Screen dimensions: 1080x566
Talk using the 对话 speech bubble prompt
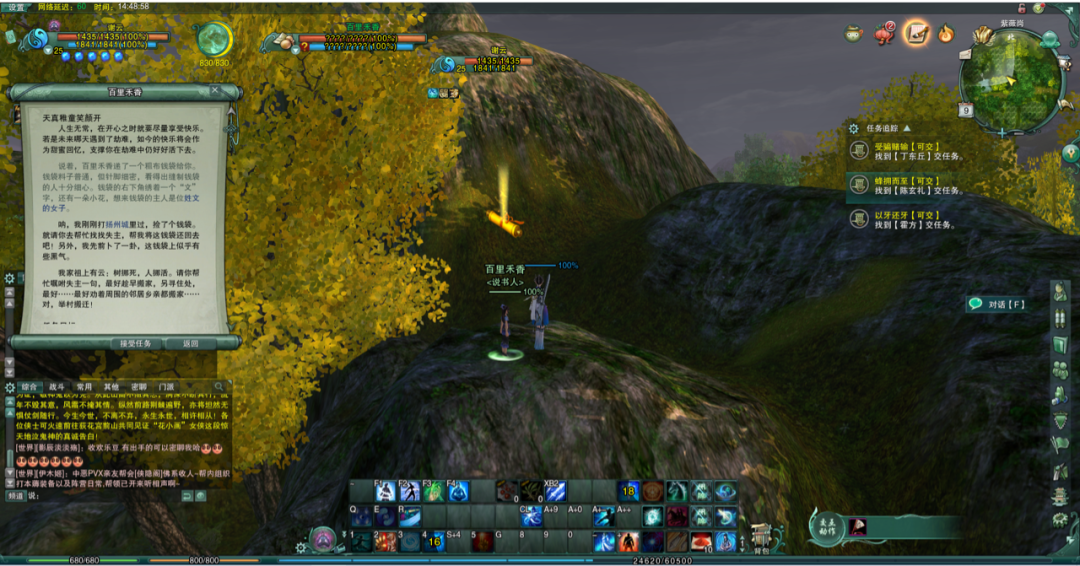[x=997, y=304]
